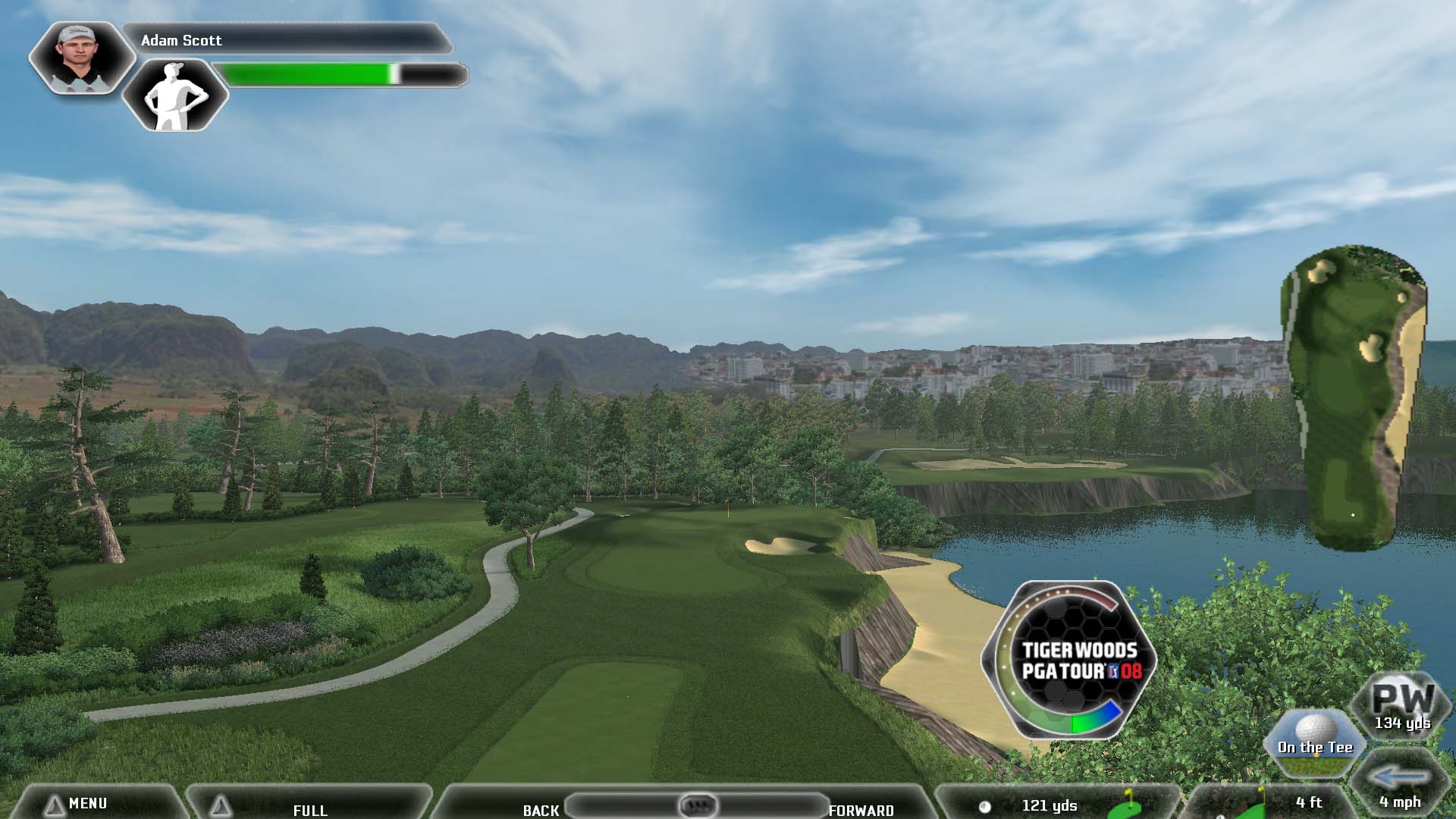Click the swing meter gauge
The width and height of the screenshot is (1456, 819).
click(1069, 660)
